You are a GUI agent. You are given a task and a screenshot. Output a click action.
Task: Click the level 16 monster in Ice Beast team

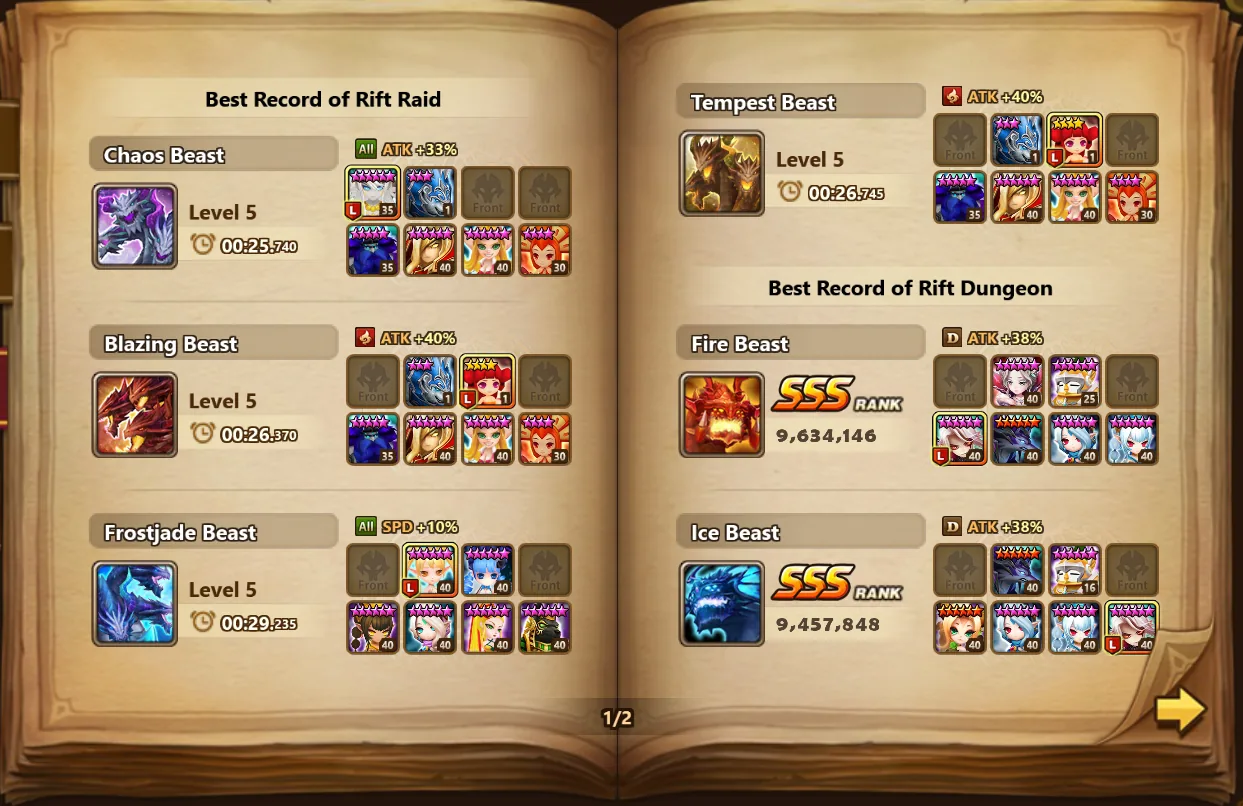[x=1076, y=570]
